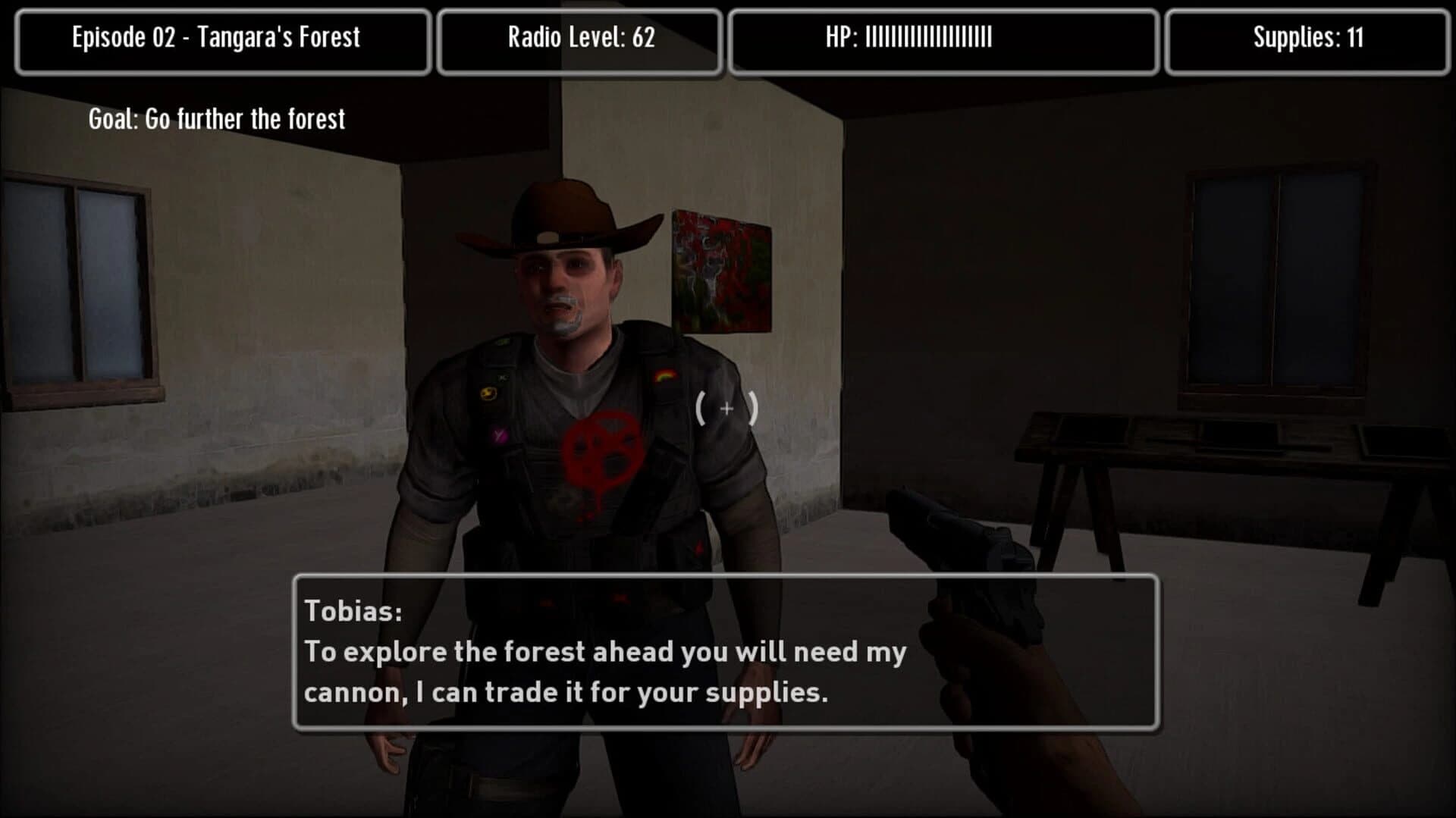Click the crosshair reticle at screen center

(726, 409)
